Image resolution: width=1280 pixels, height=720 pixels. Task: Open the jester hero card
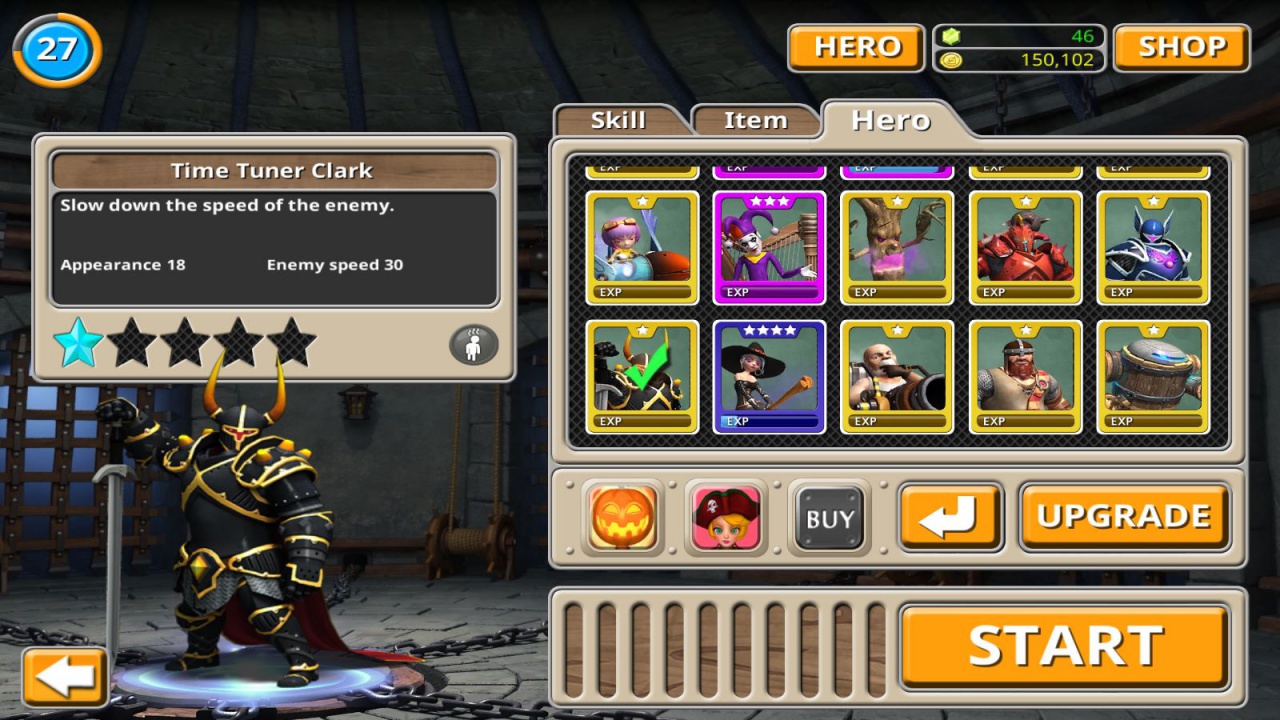(769, 243)
